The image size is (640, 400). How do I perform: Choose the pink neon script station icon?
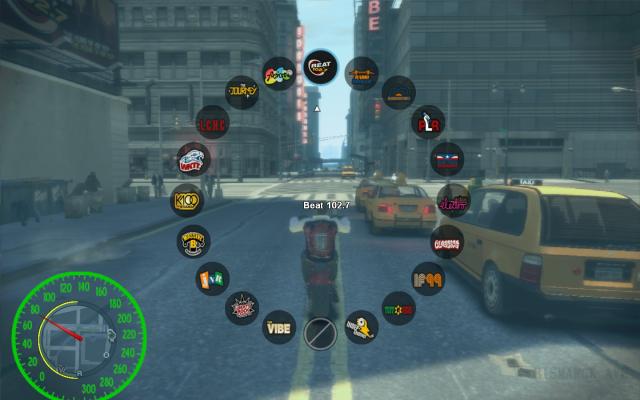click(453, 200)
